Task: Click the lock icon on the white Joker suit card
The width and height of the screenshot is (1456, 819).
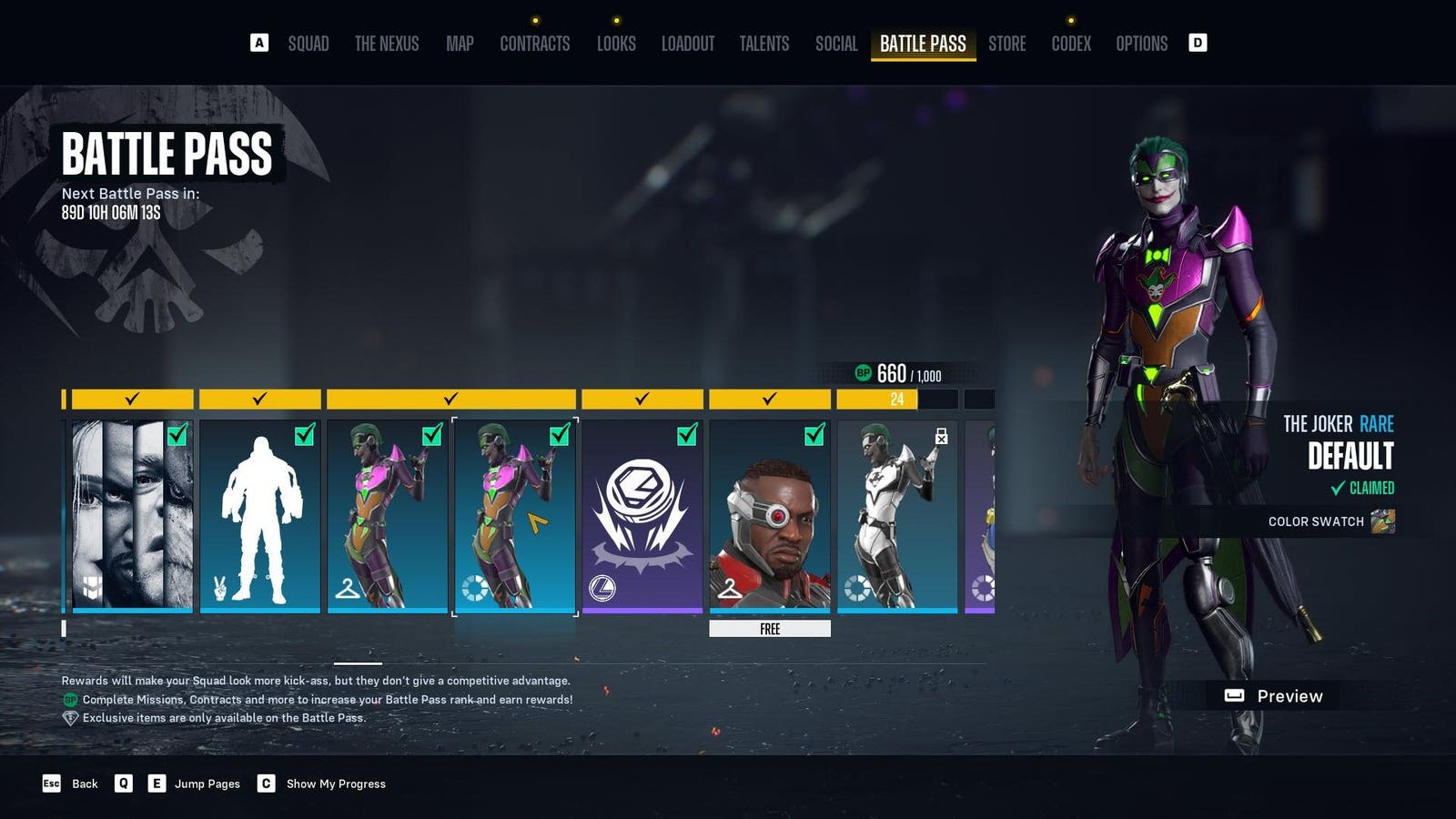Action: (x=941, y=435)
